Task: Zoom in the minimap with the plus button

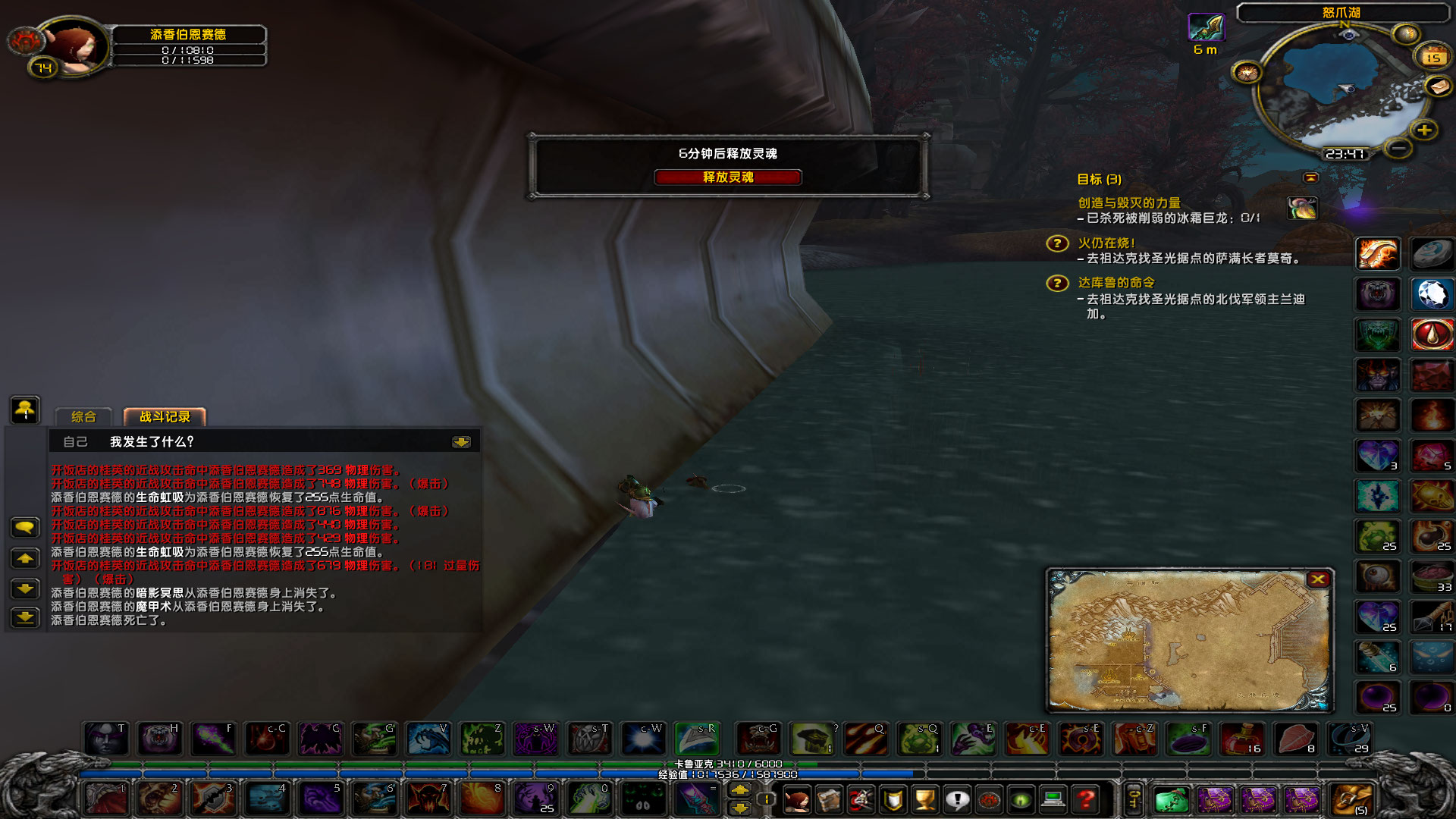Action: [1424, 129]
